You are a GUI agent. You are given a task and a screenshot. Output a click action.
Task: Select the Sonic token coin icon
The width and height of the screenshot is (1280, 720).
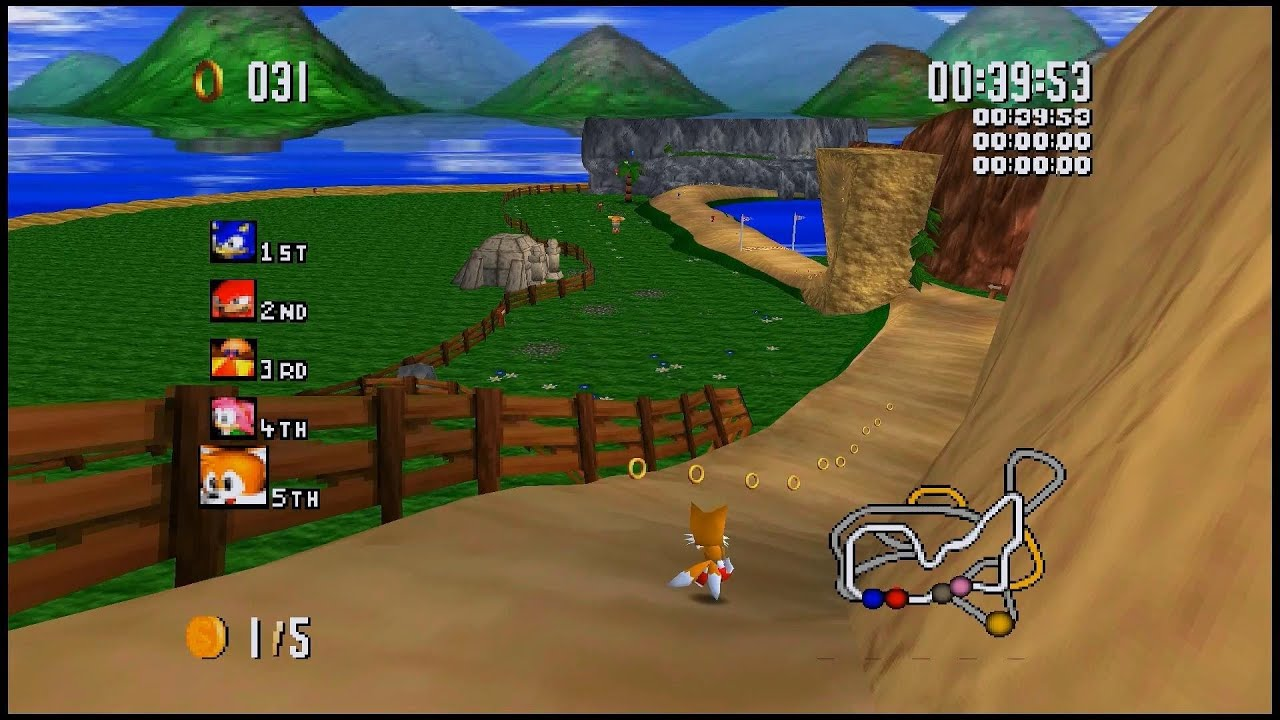click(206, 637)
